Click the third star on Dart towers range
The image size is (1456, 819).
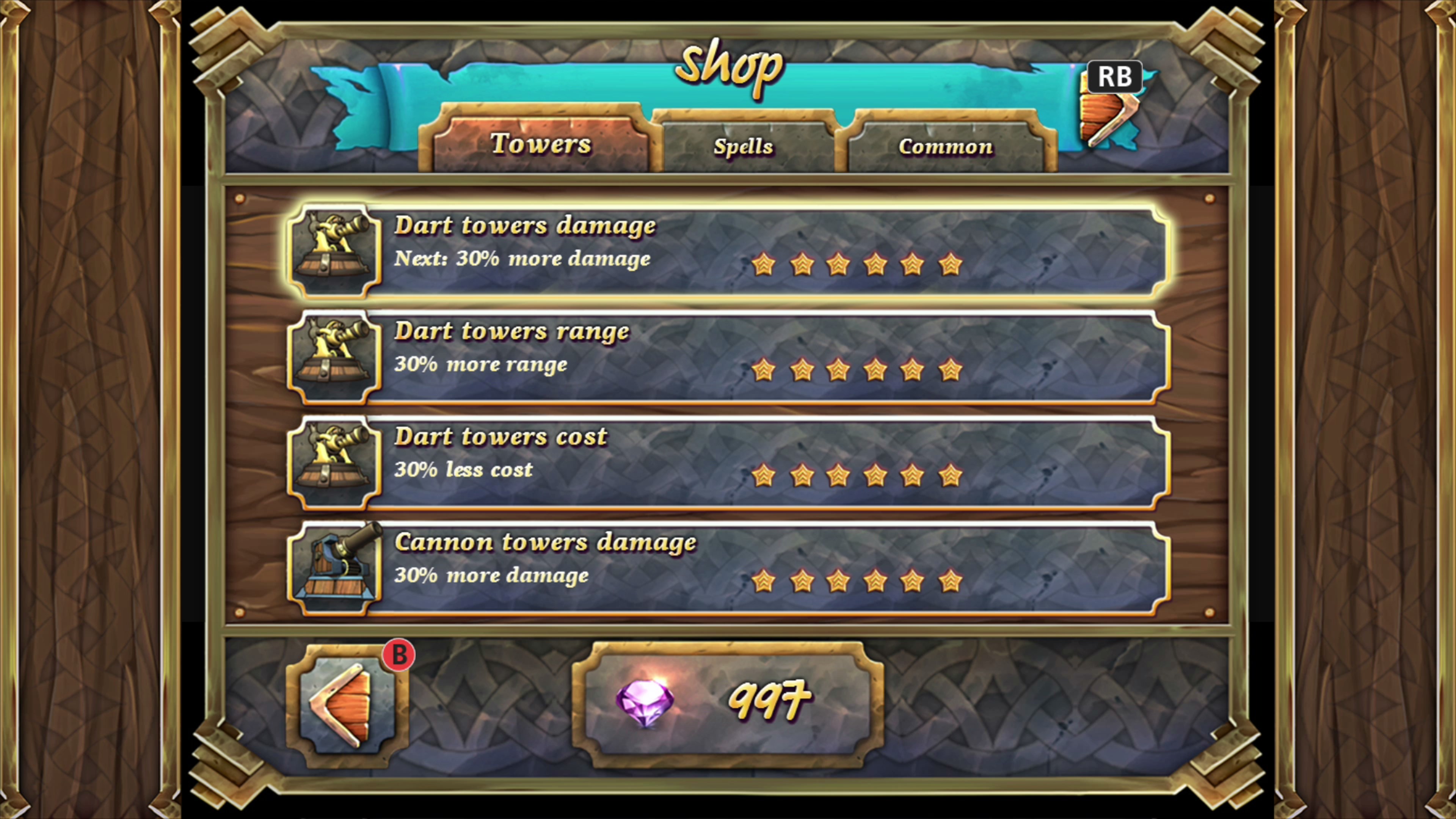point(839,370)
